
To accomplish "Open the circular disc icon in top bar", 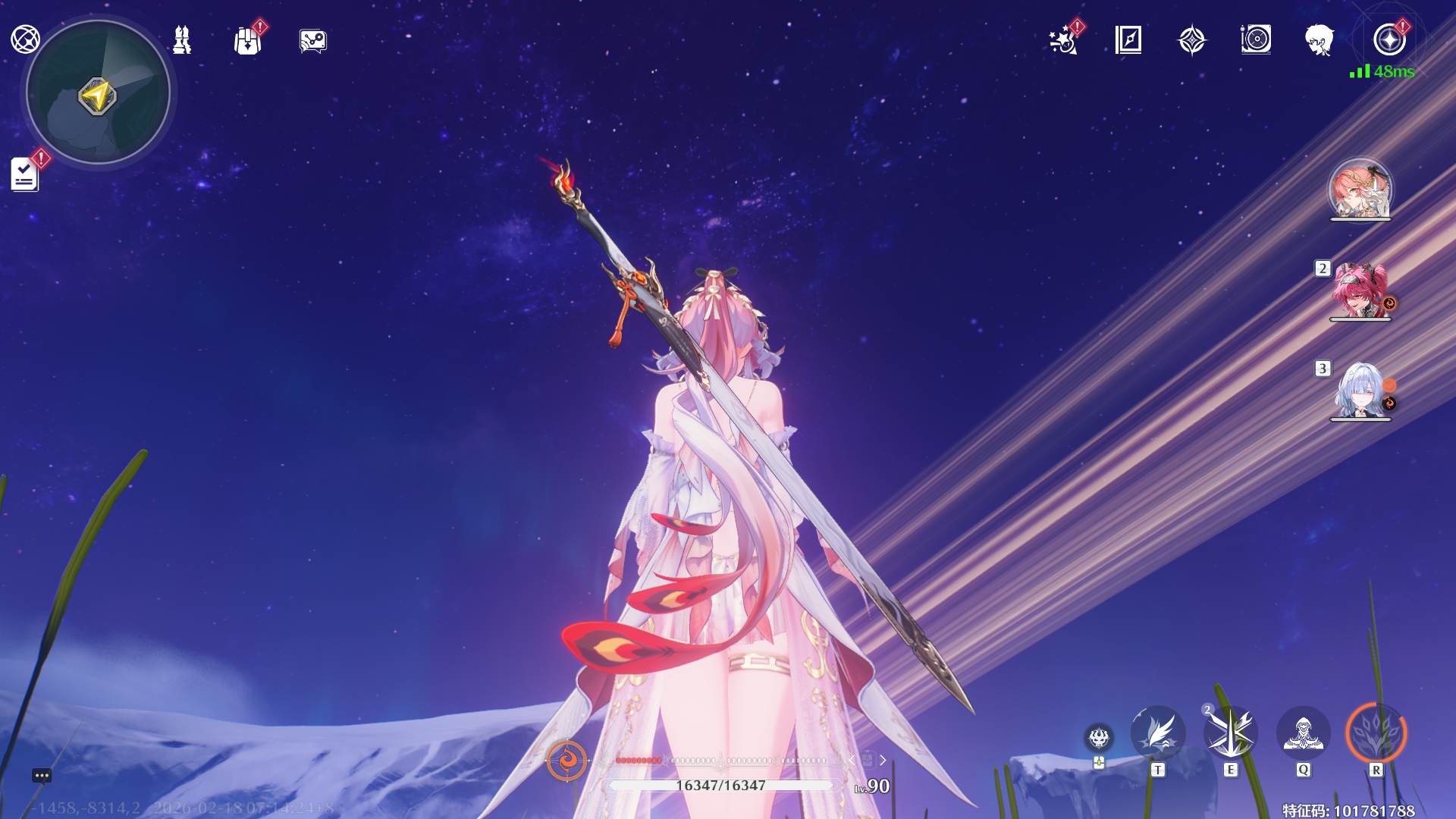I will point(1256,39).
